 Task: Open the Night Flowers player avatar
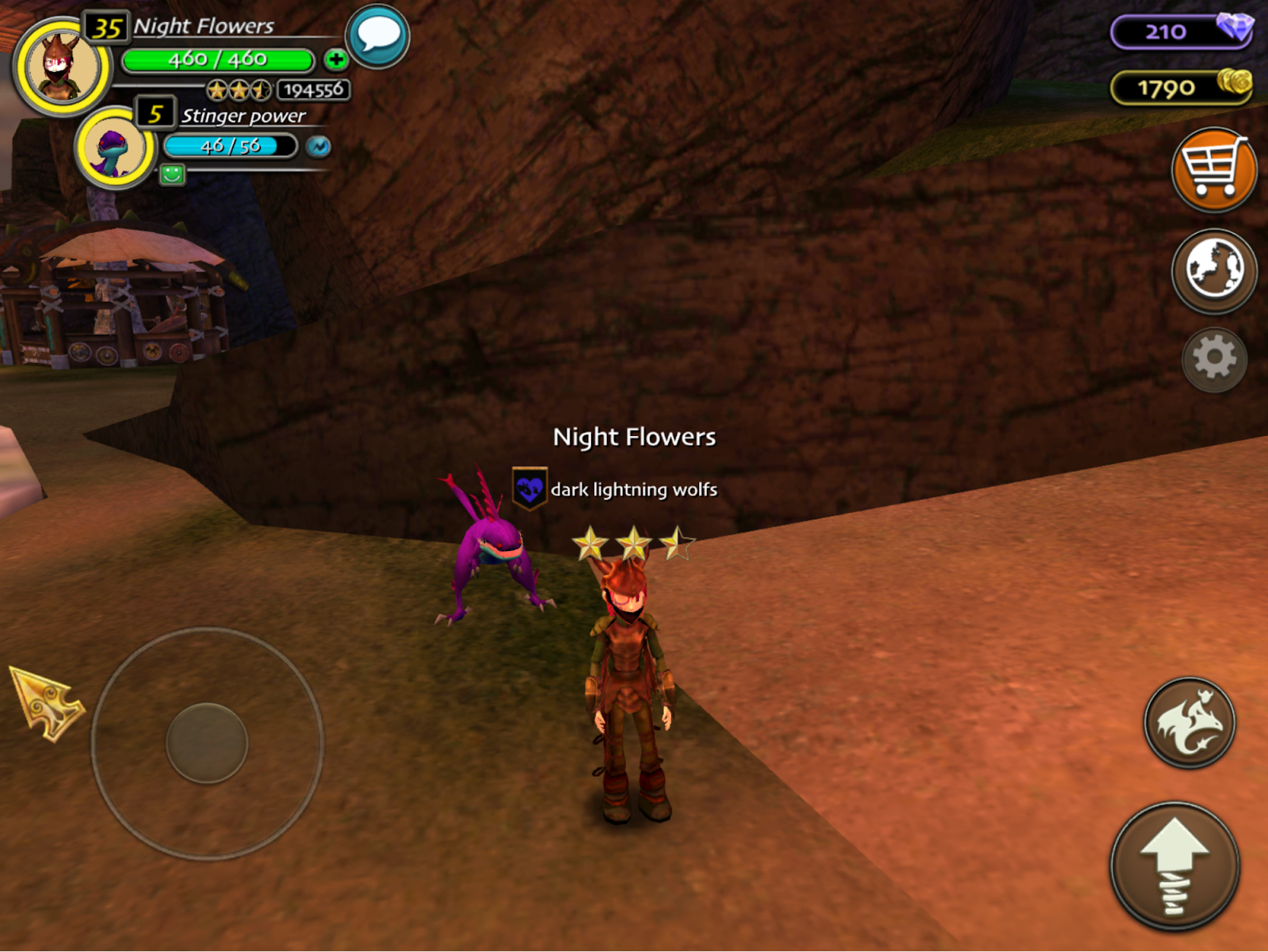coord(62,67)
